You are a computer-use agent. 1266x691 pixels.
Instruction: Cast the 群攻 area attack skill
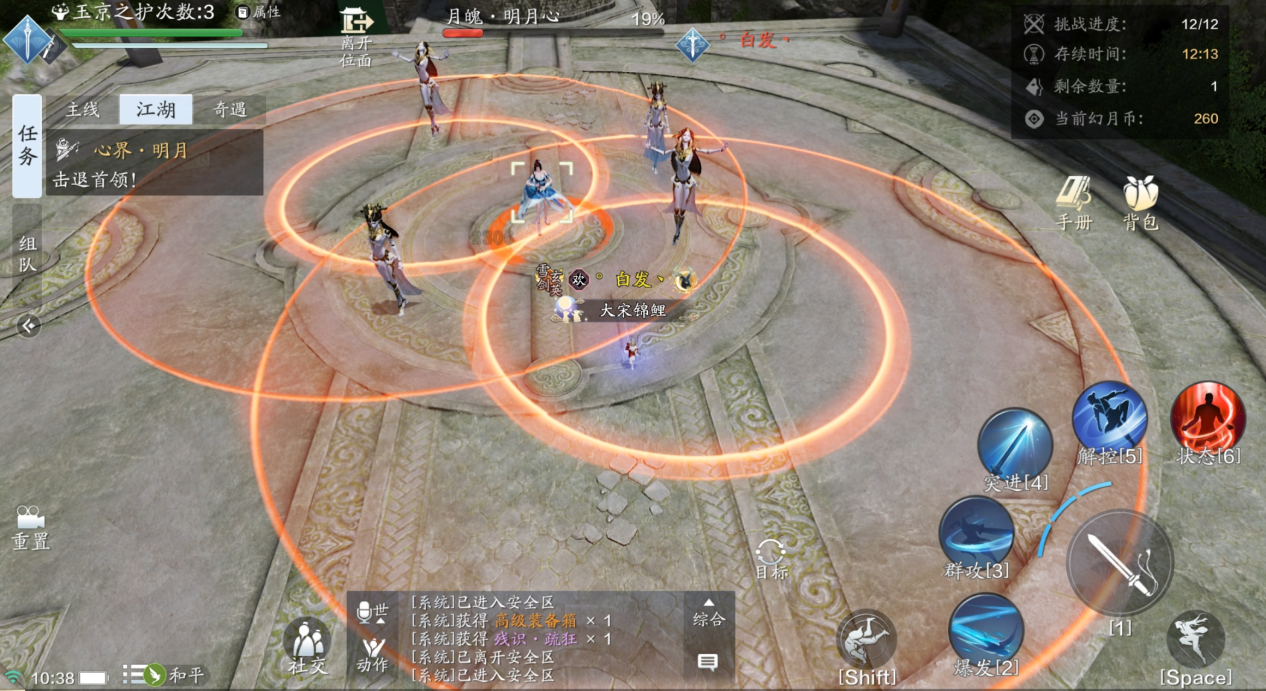(976, 535)
